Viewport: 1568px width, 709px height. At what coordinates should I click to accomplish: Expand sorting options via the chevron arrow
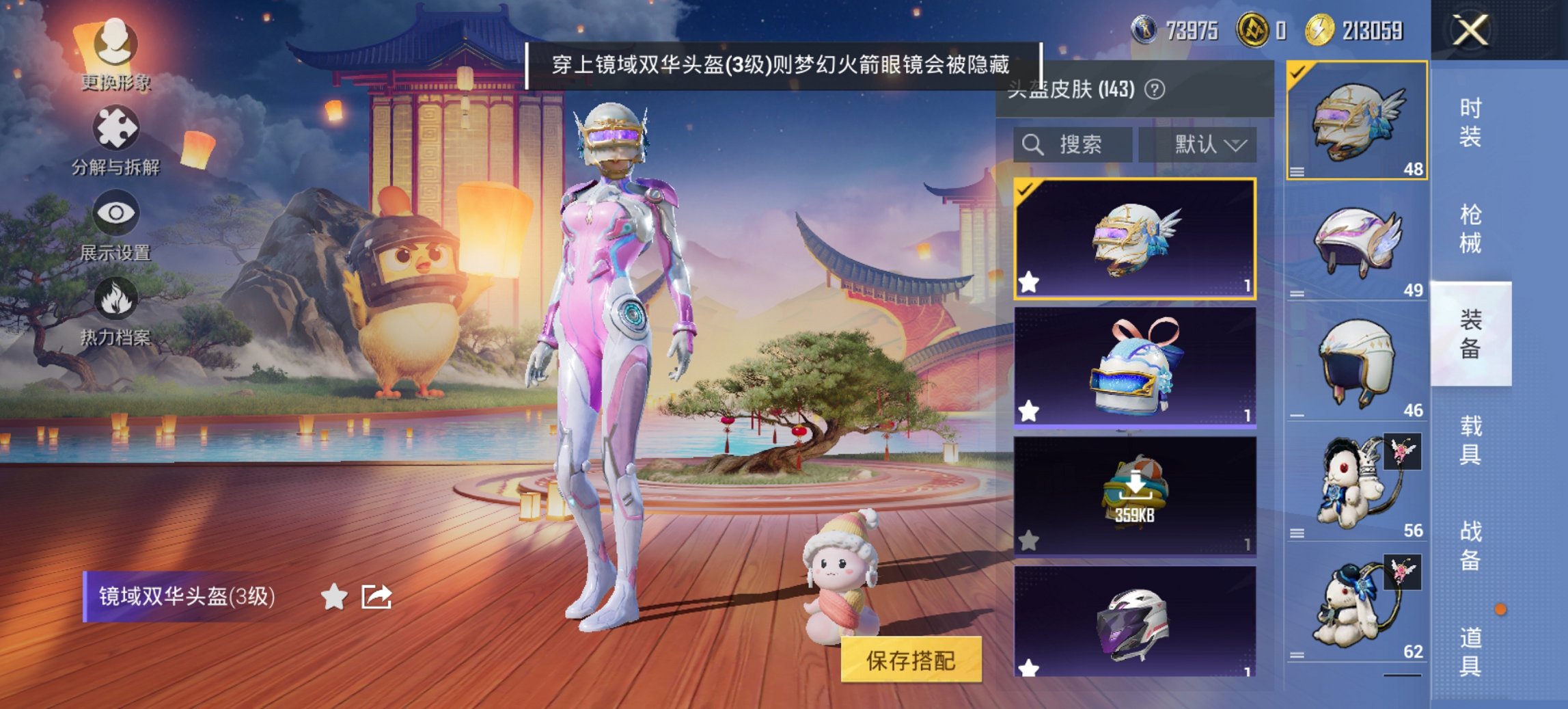click(x=1235, y=145)
